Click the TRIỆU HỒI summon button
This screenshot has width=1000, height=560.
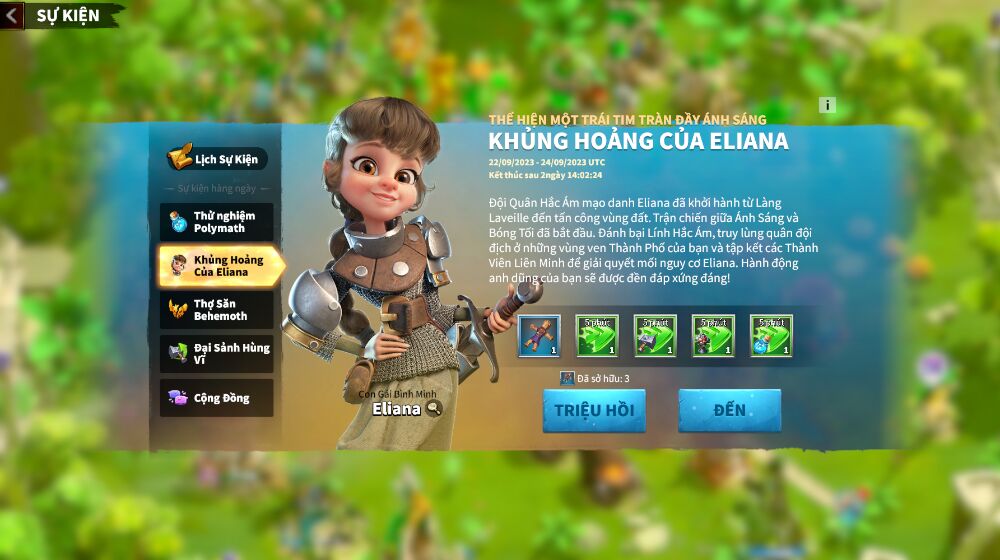(x=594, y=411)
